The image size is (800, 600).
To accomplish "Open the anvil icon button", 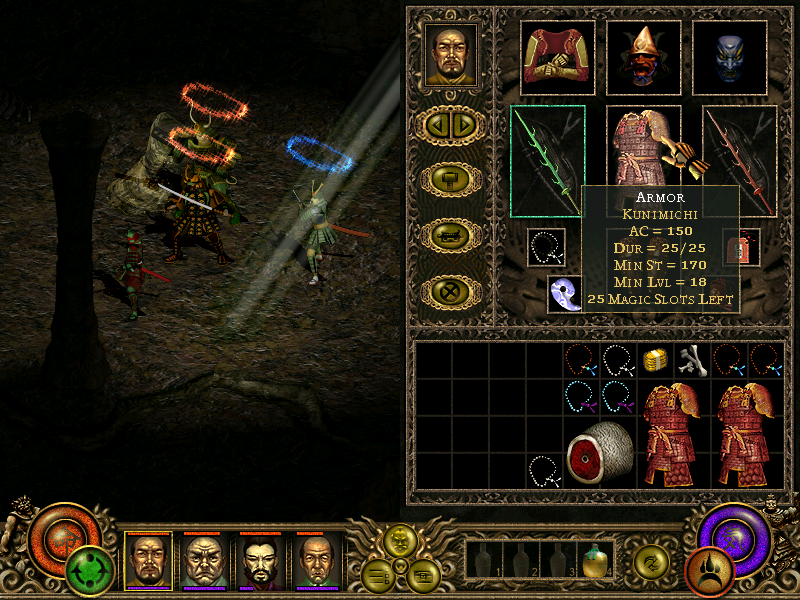I will 452,236.
